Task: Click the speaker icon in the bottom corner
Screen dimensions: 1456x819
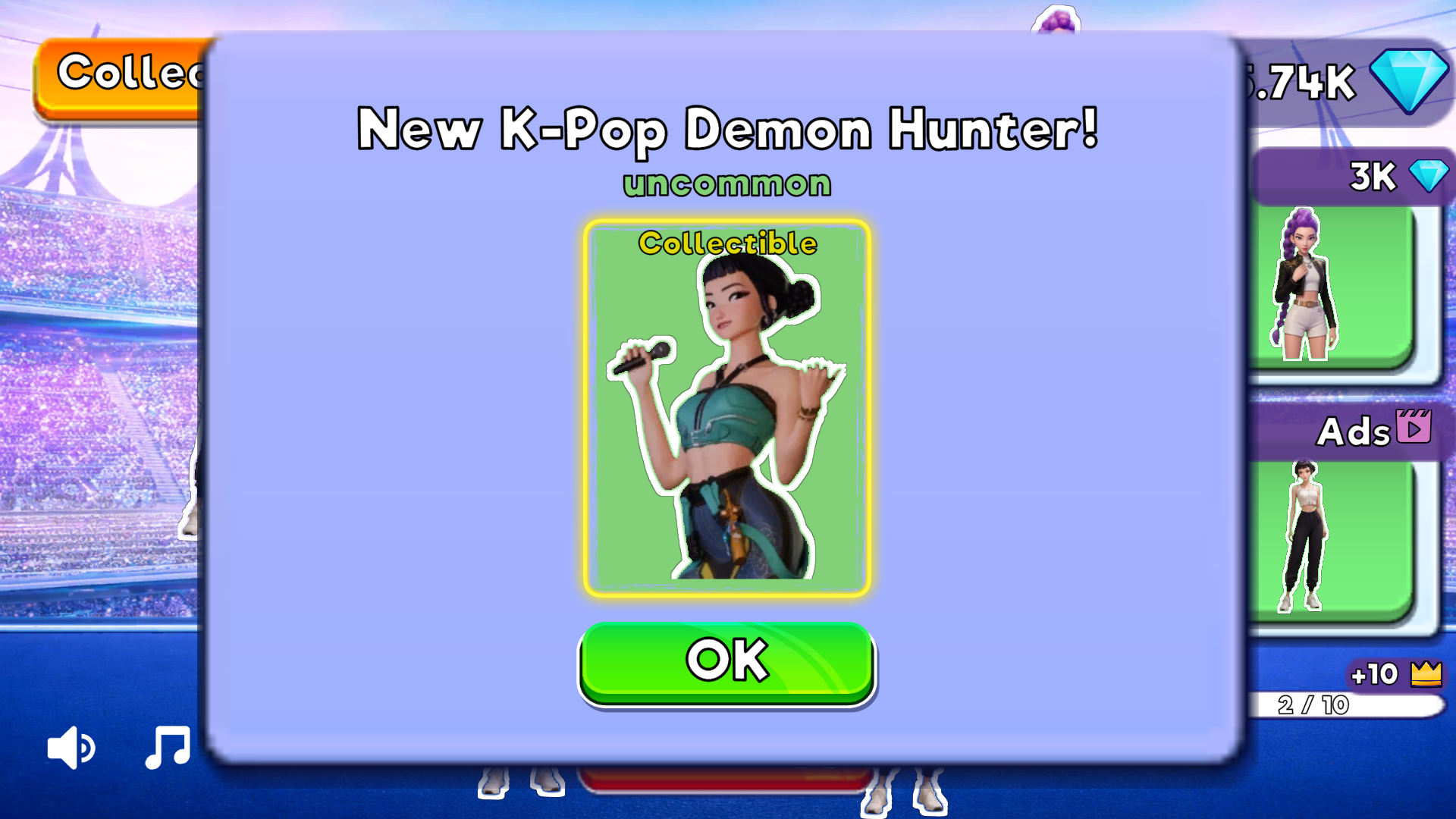Action: (71, 747)
